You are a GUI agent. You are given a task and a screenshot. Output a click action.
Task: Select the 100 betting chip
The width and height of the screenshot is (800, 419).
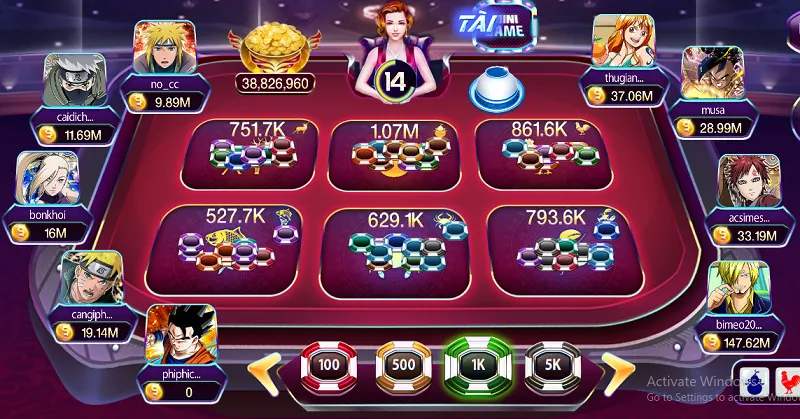(x=330, y=367)
